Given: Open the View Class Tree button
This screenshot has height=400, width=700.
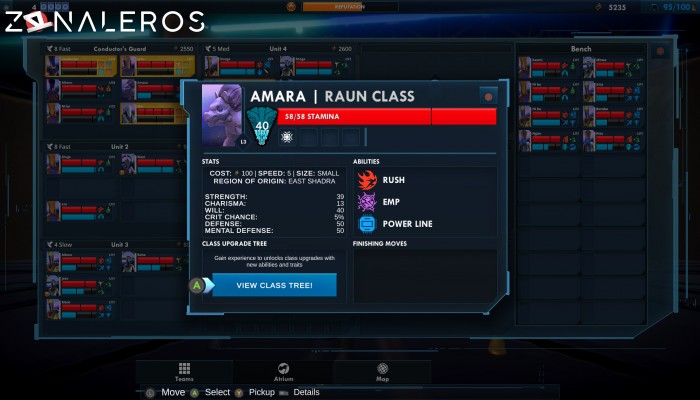Looking at the screenshot, I should (x=273, y=285).
